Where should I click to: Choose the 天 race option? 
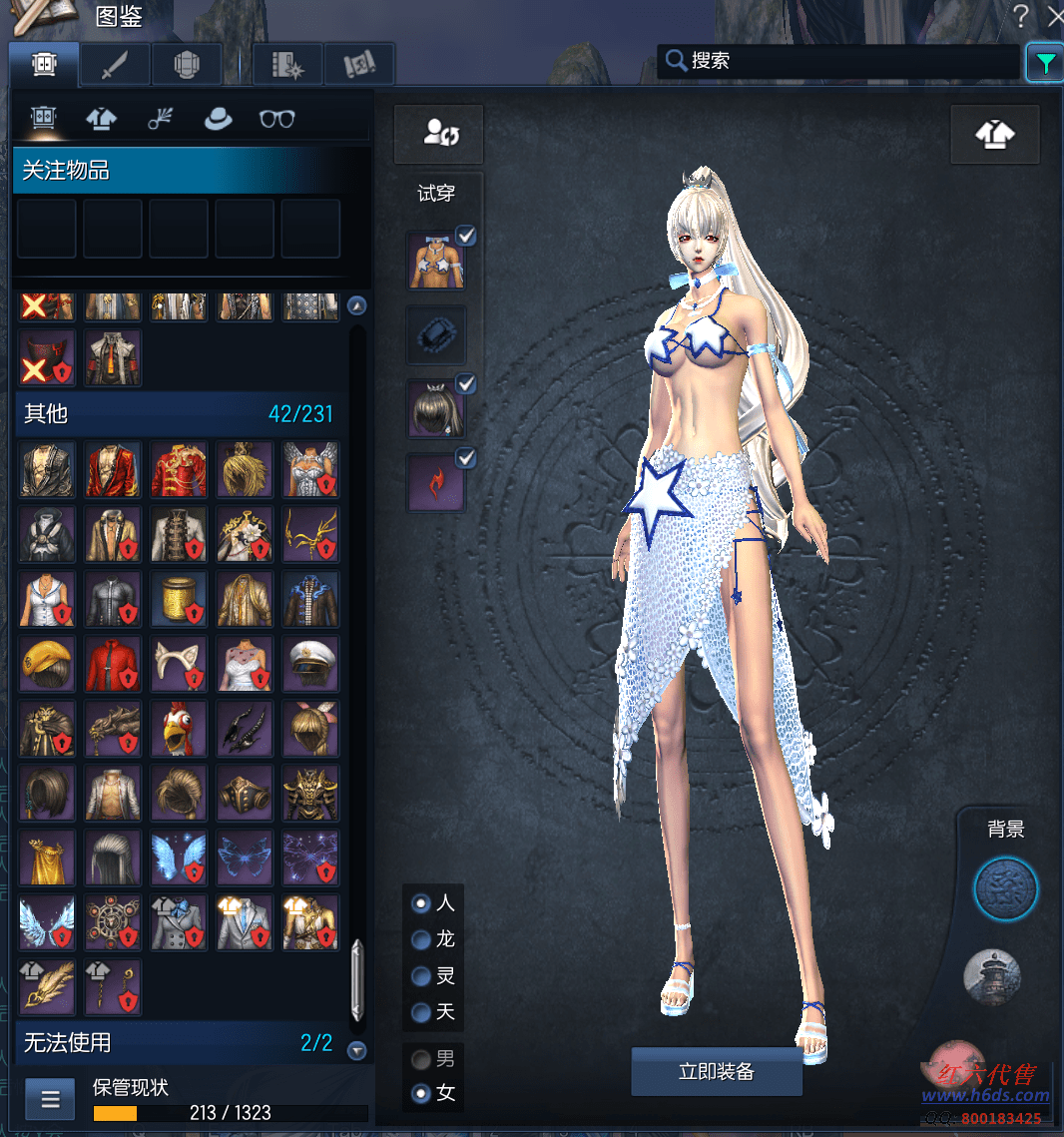pos(422,1012)
